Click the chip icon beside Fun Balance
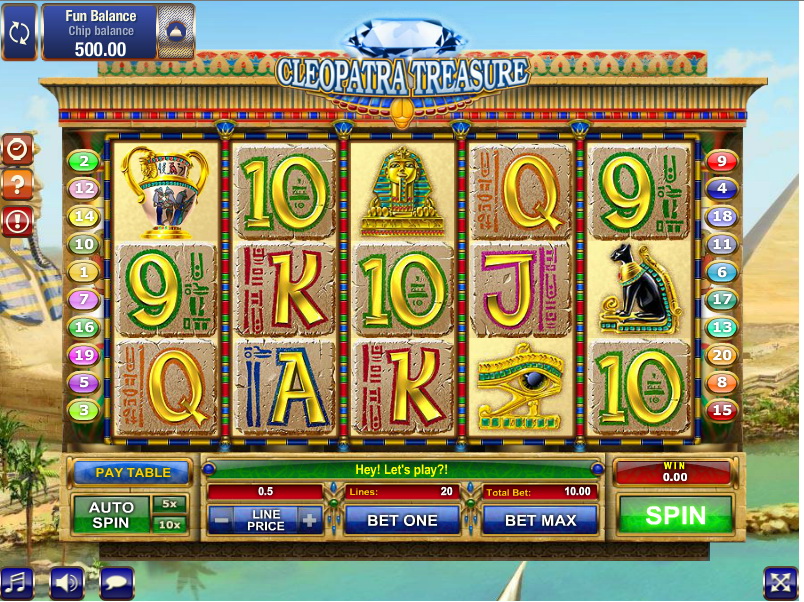Viewport: 804px width, 602px height. point(176,32)
